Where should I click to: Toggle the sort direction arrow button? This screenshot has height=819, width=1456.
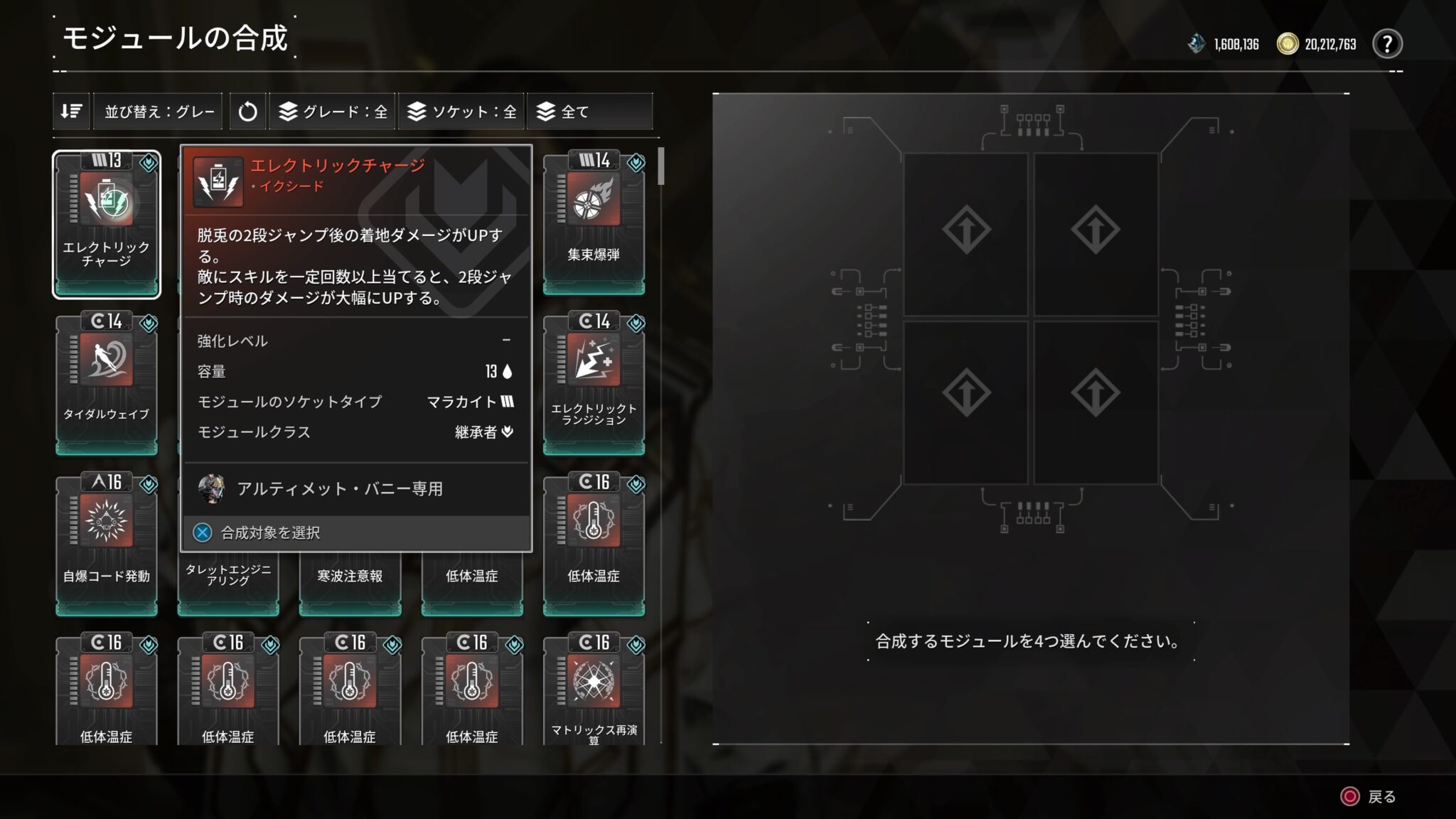71,111
